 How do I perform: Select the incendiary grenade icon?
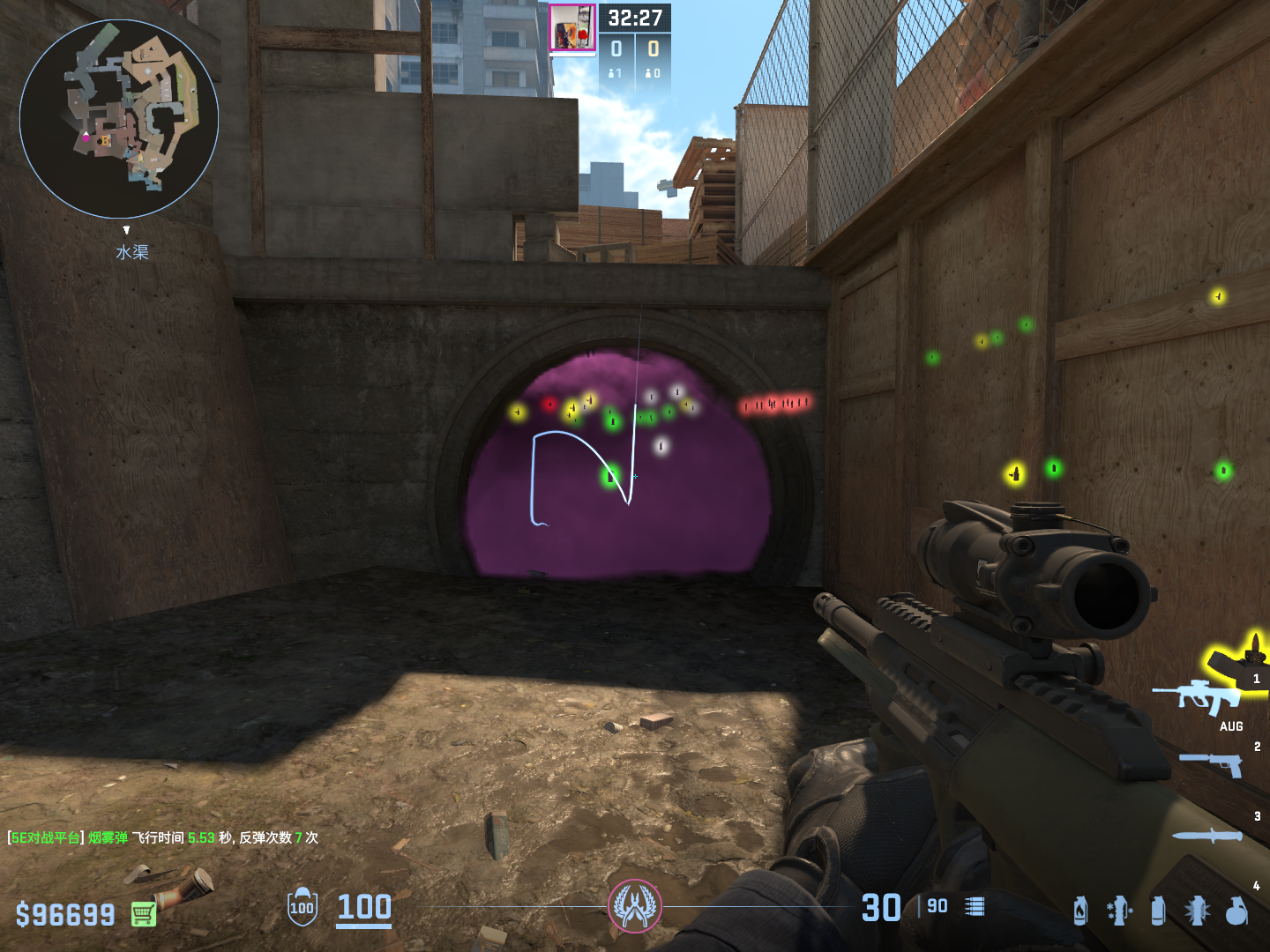(1080, 911)
